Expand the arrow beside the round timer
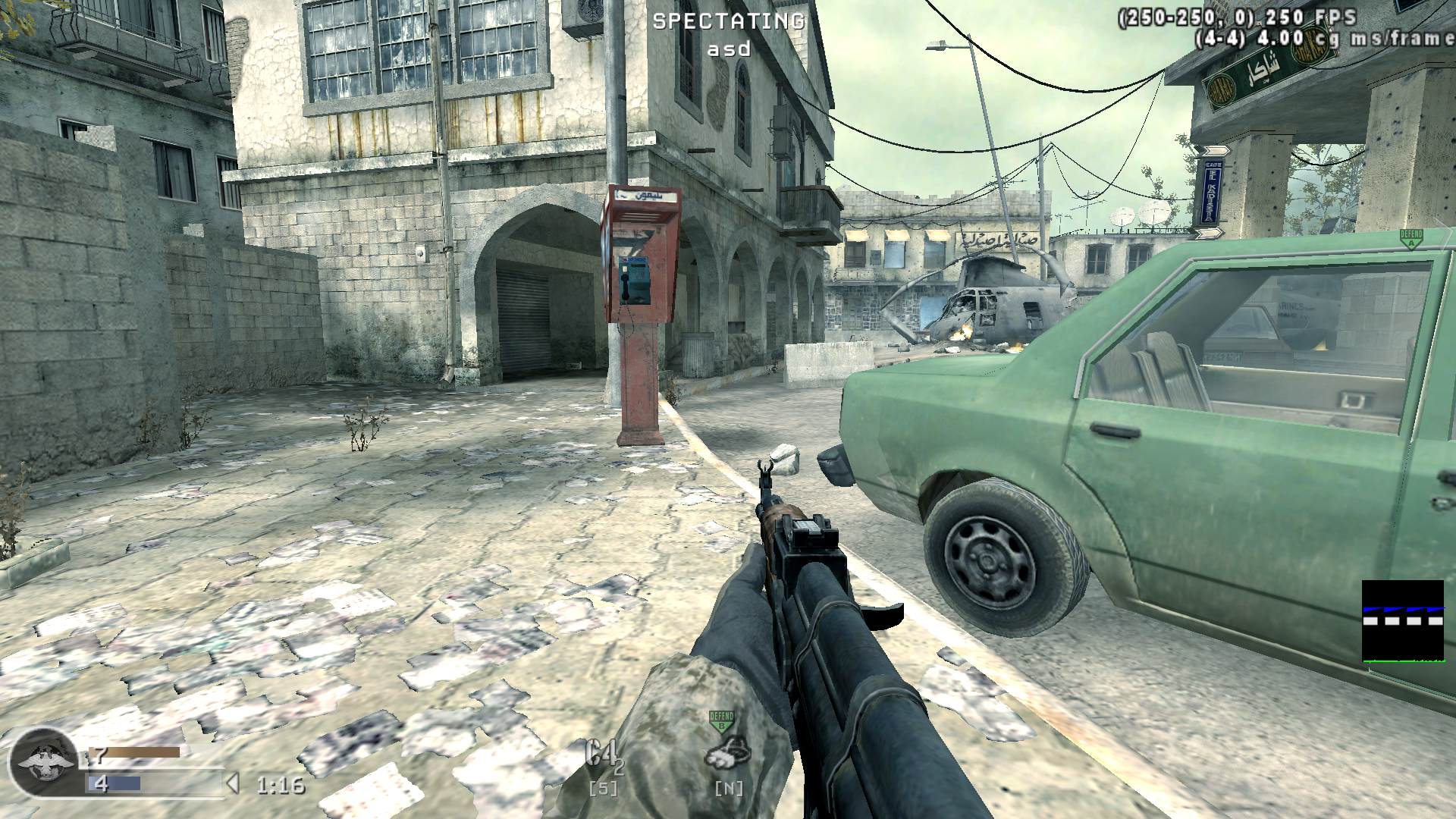The width and height of the screenshot is (1456, 819). click(x=234, y=787)
